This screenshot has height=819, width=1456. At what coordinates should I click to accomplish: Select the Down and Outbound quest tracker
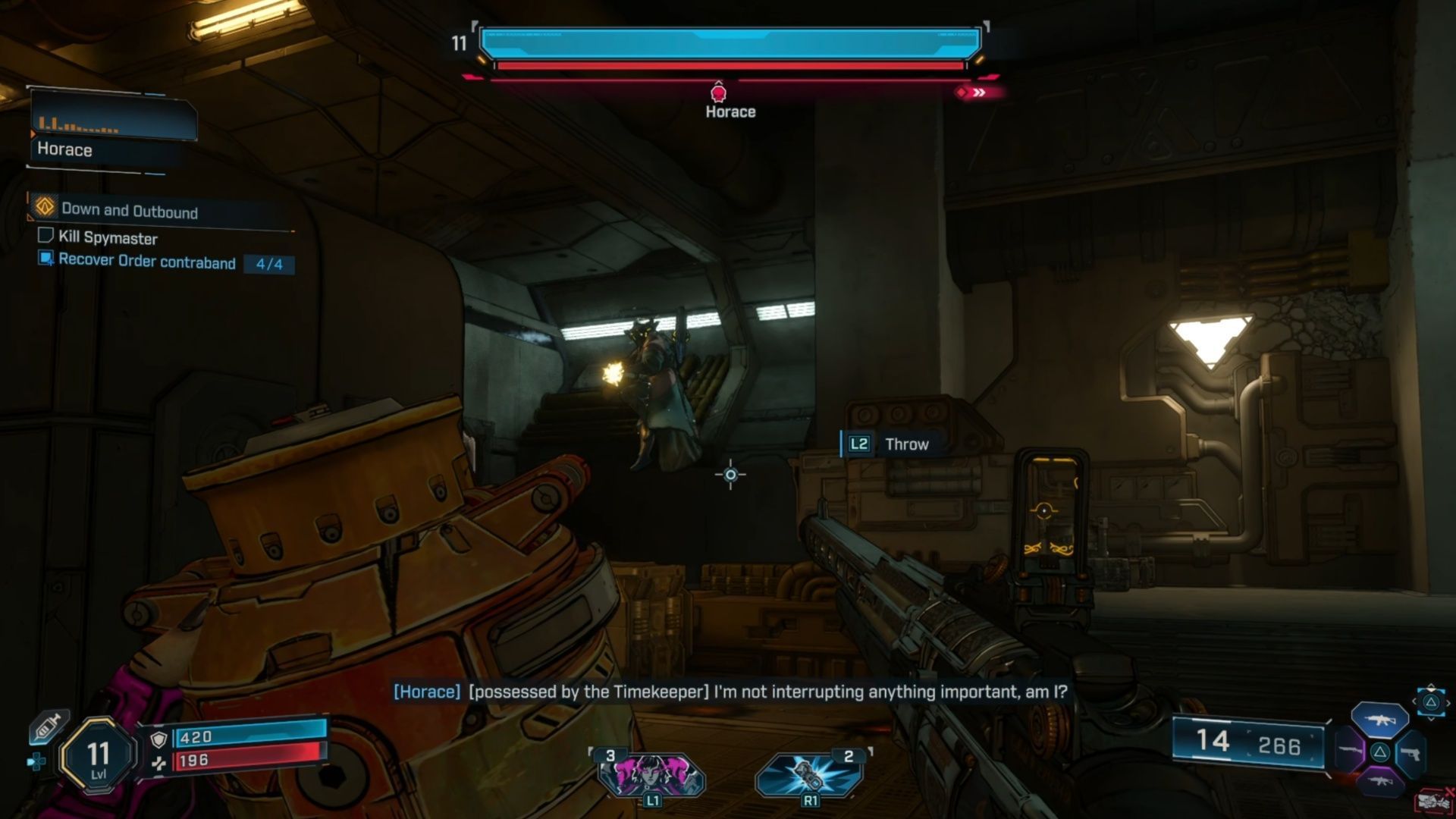coord(129,210)
